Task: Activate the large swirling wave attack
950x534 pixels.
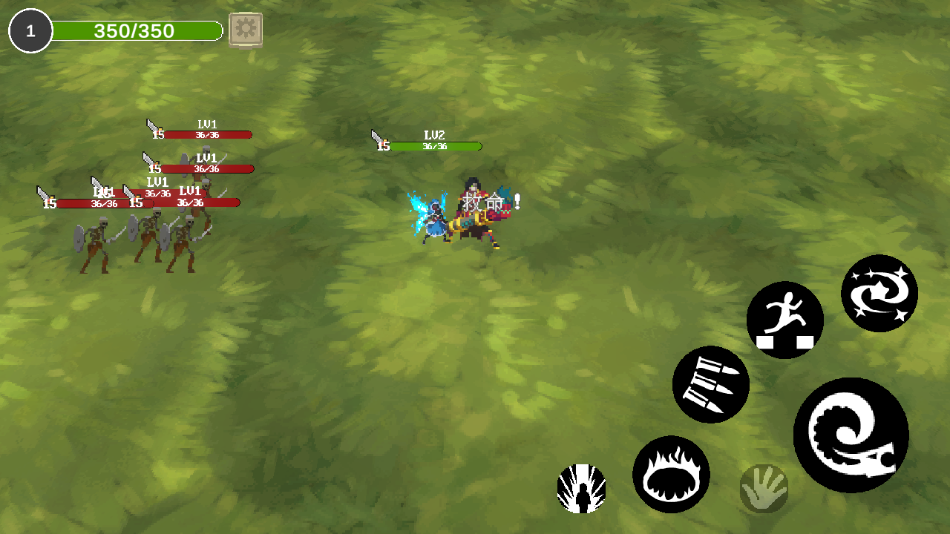Action: click(x=851, y=435)
